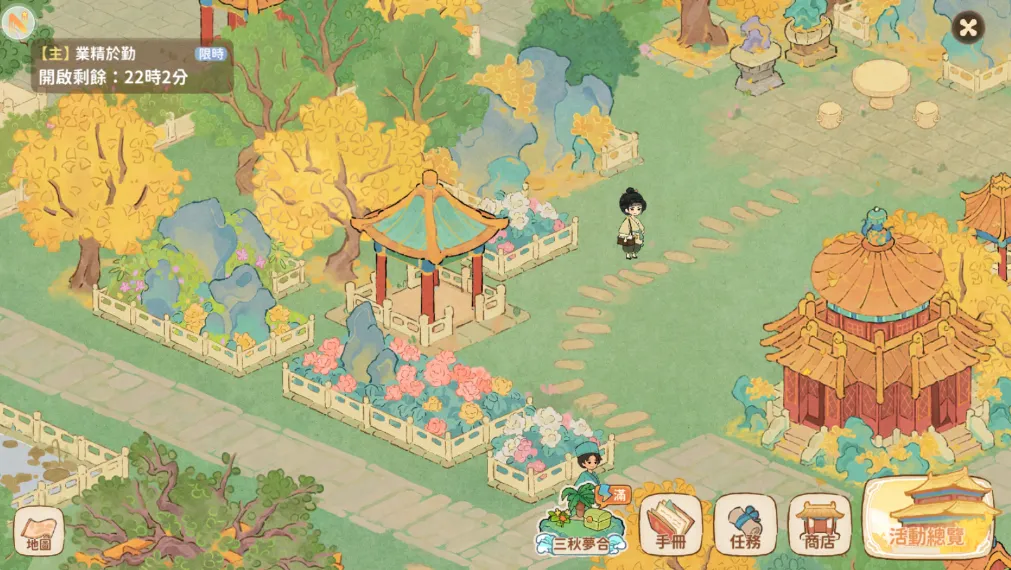Open the 任務 quests menu
This screenshot has height=570, width=1011.
[745, 524]
